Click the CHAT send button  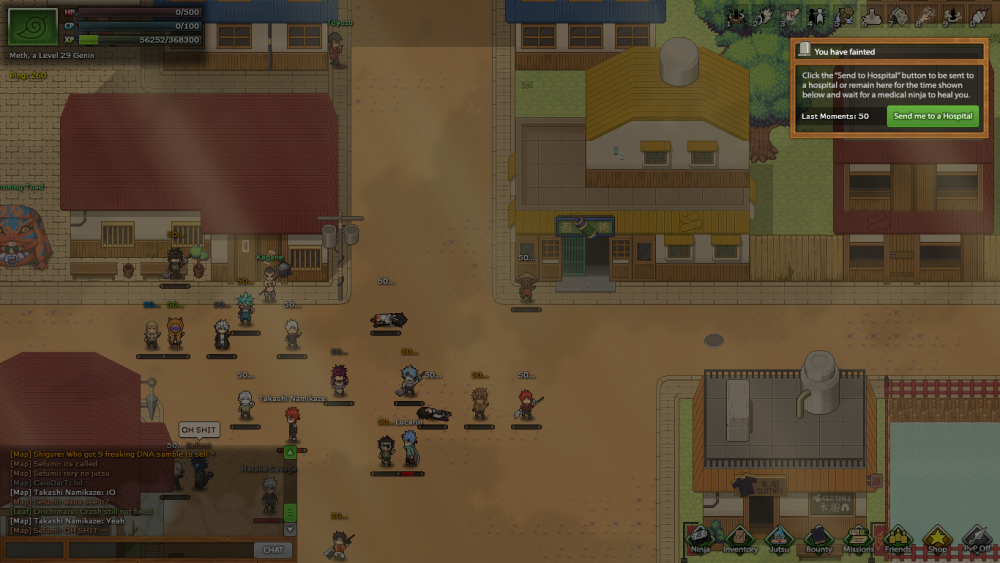point(272,550)
